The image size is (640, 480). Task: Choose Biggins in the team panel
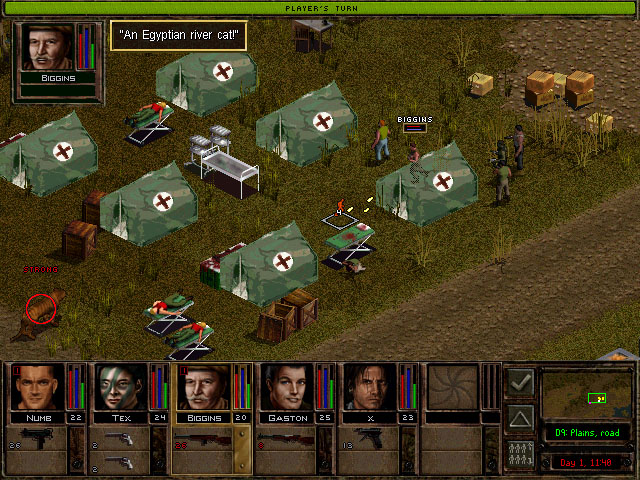tap(204, 387)
